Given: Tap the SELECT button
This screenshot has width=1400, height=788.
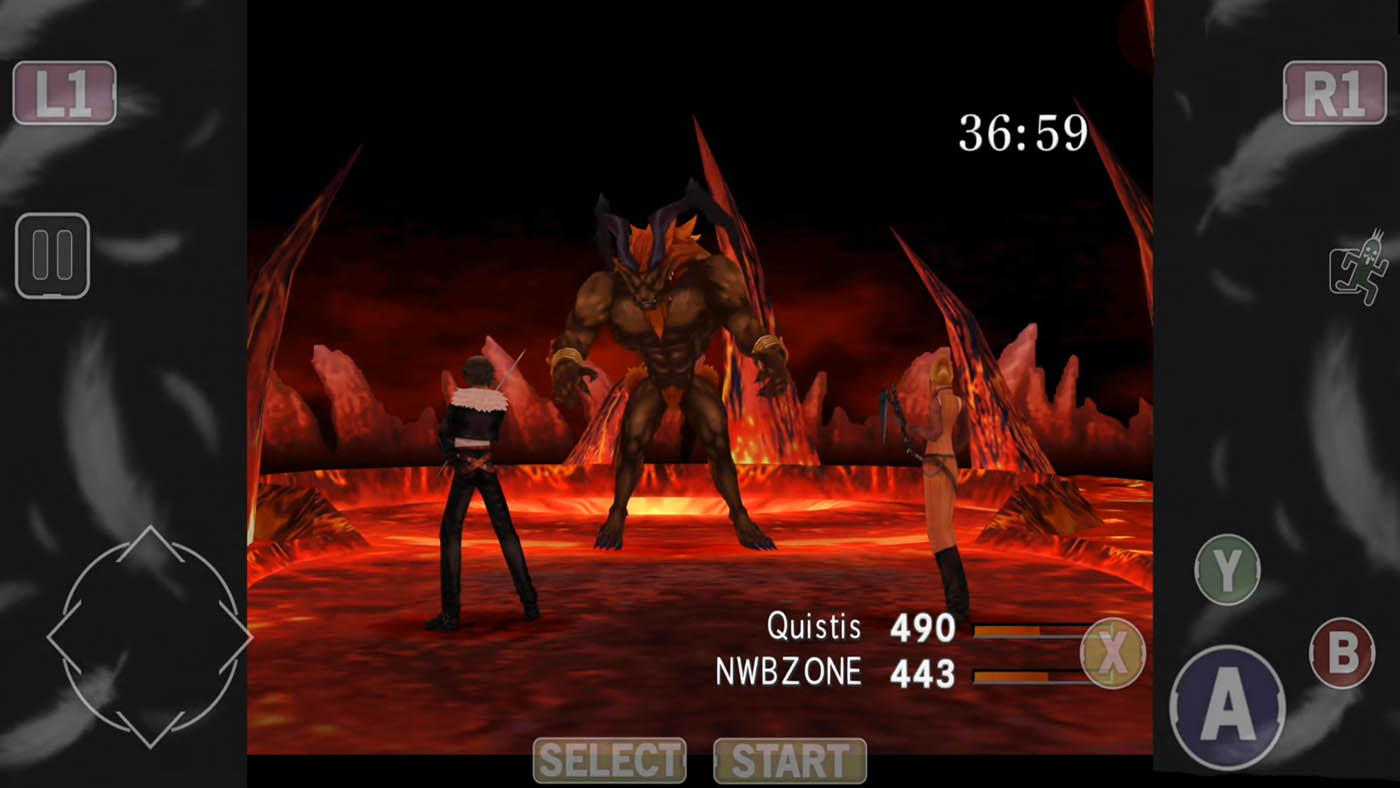Looking at the screenshot, I should point(610,760).
